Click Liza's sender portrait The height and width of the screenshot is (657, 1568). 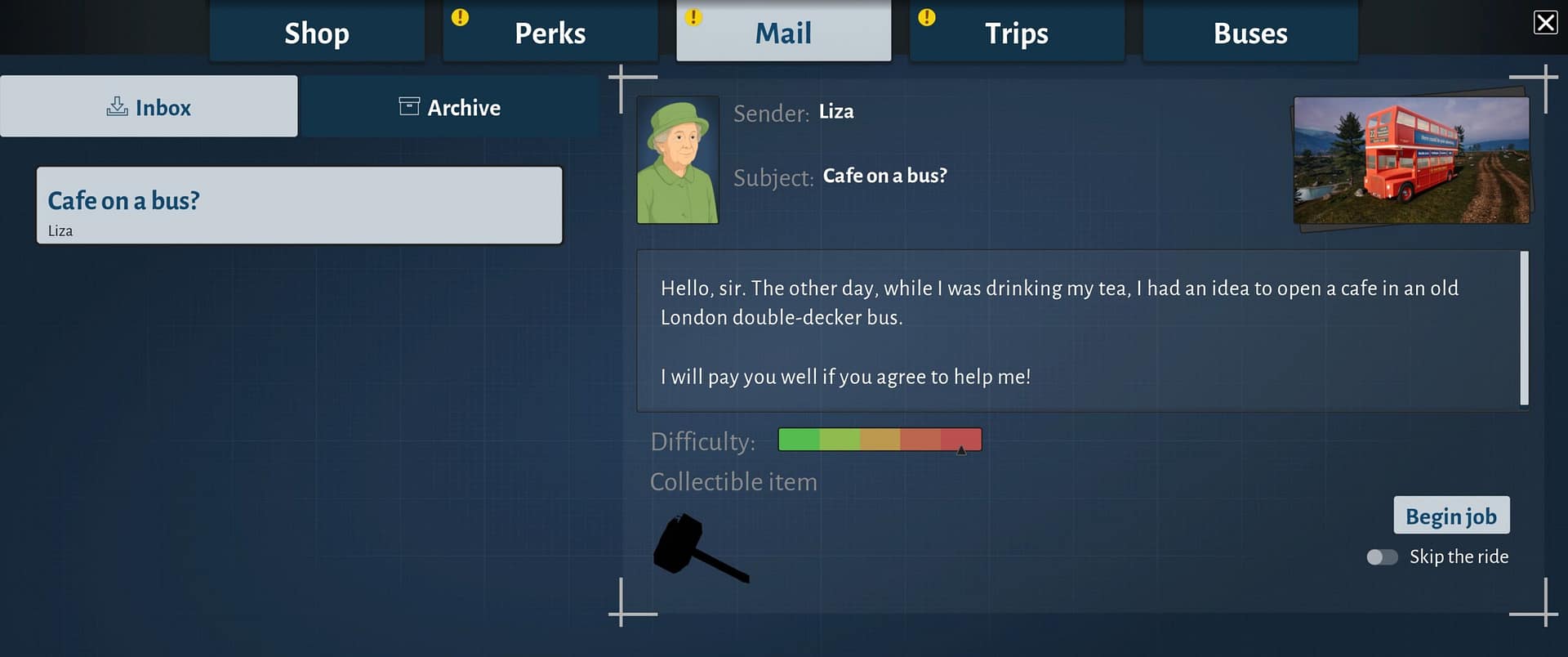(x=678, y=160)
